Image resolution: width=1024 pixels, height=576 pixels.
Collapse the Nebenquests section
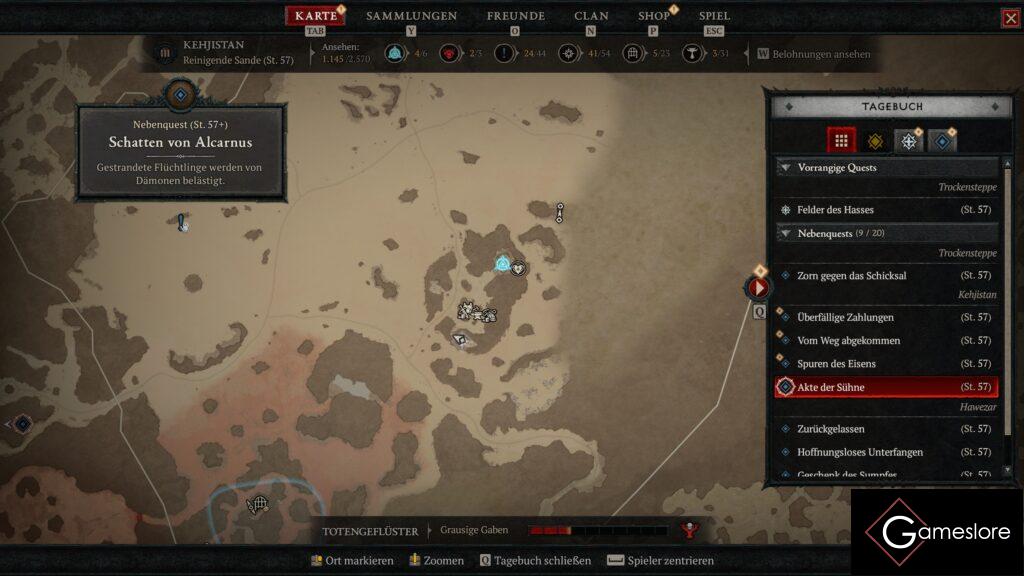[785, 233]
